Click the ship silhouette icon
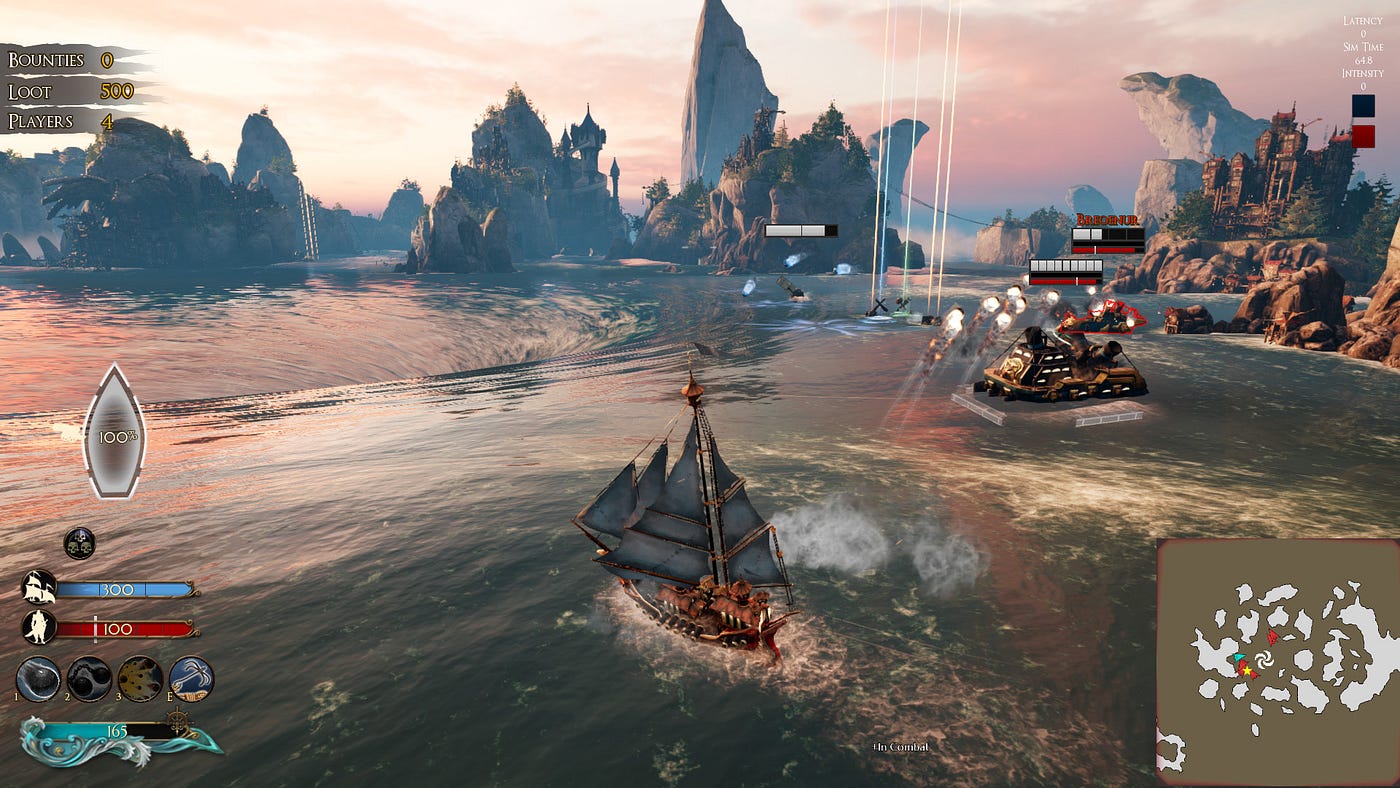The height and width of the screenshot is (788, 1400). point(38,587)
